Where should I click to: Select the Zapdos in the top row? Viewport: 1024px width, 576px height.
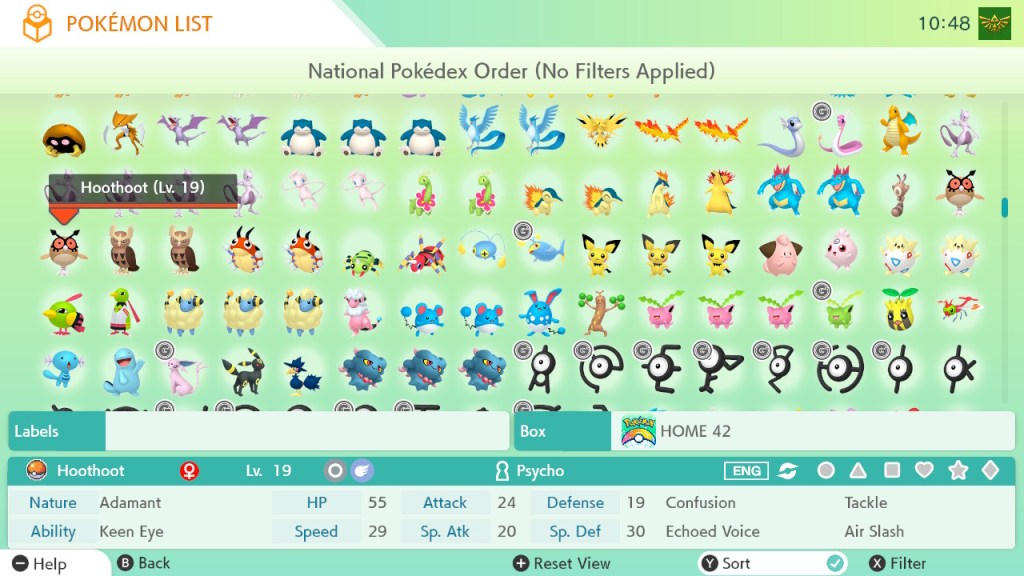pyautogui.click(x=600, y=131)
